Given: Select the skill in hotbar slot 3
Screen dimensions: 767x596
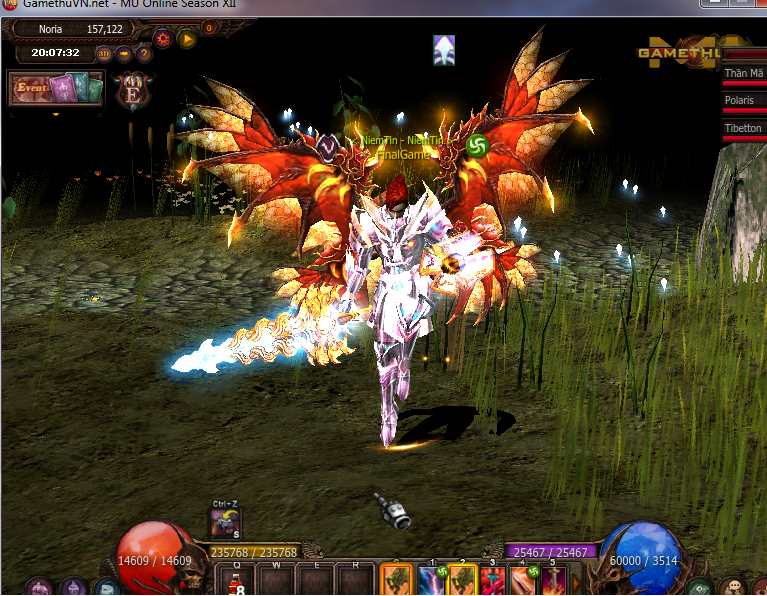Looking at the screenshot, I should pyautogui.click(x=492, y=581).
